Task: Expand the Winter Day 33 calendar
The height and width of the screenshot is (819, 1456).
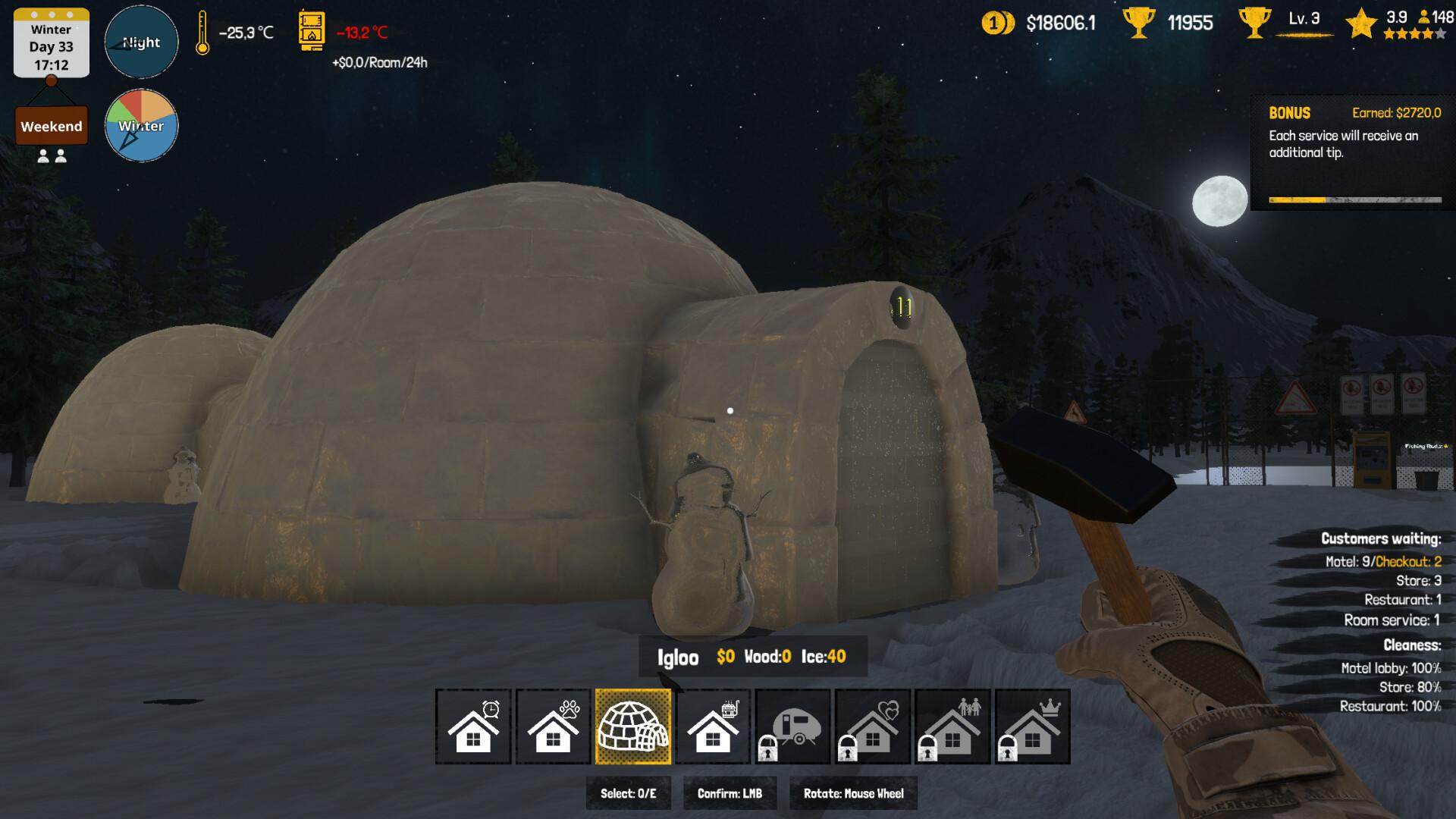Action: [50, 43]
